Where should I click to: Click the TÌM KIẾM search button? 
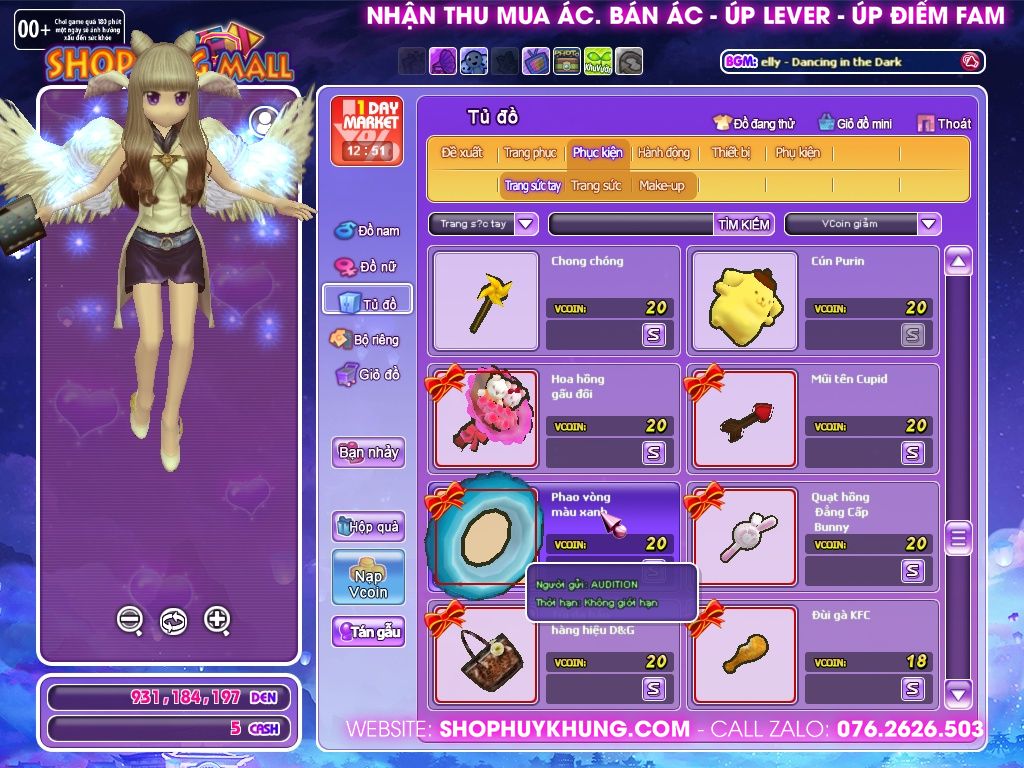click(743, 224)
